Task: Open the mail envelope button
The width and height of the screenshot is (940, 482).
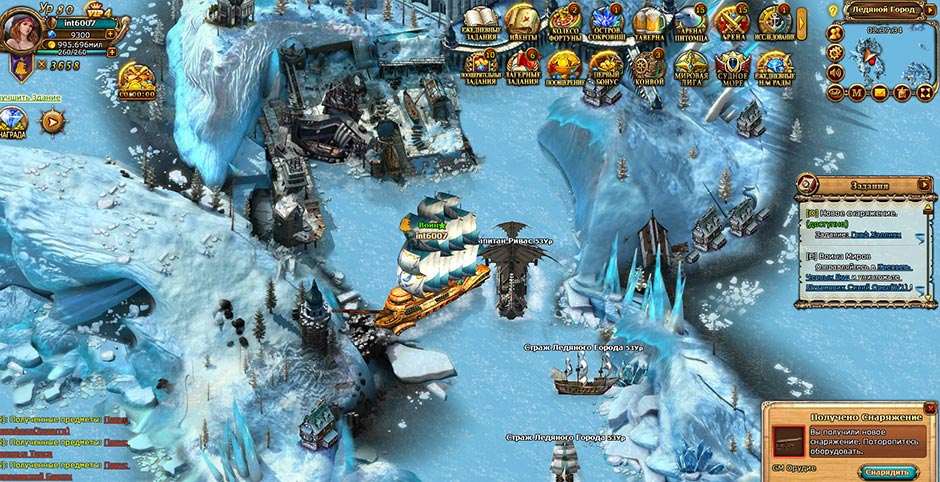Action: 880,92
